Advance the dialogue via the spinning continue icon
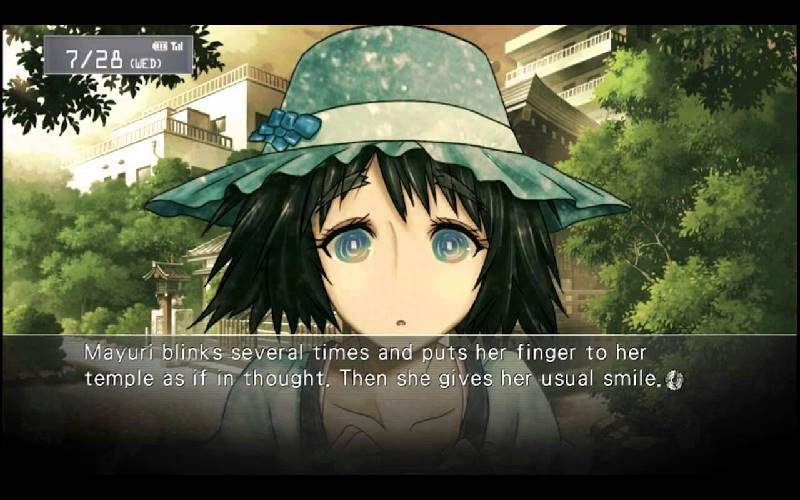Viewport: 800px width, 500px height. pyautogui.click(x=674, y=379)
